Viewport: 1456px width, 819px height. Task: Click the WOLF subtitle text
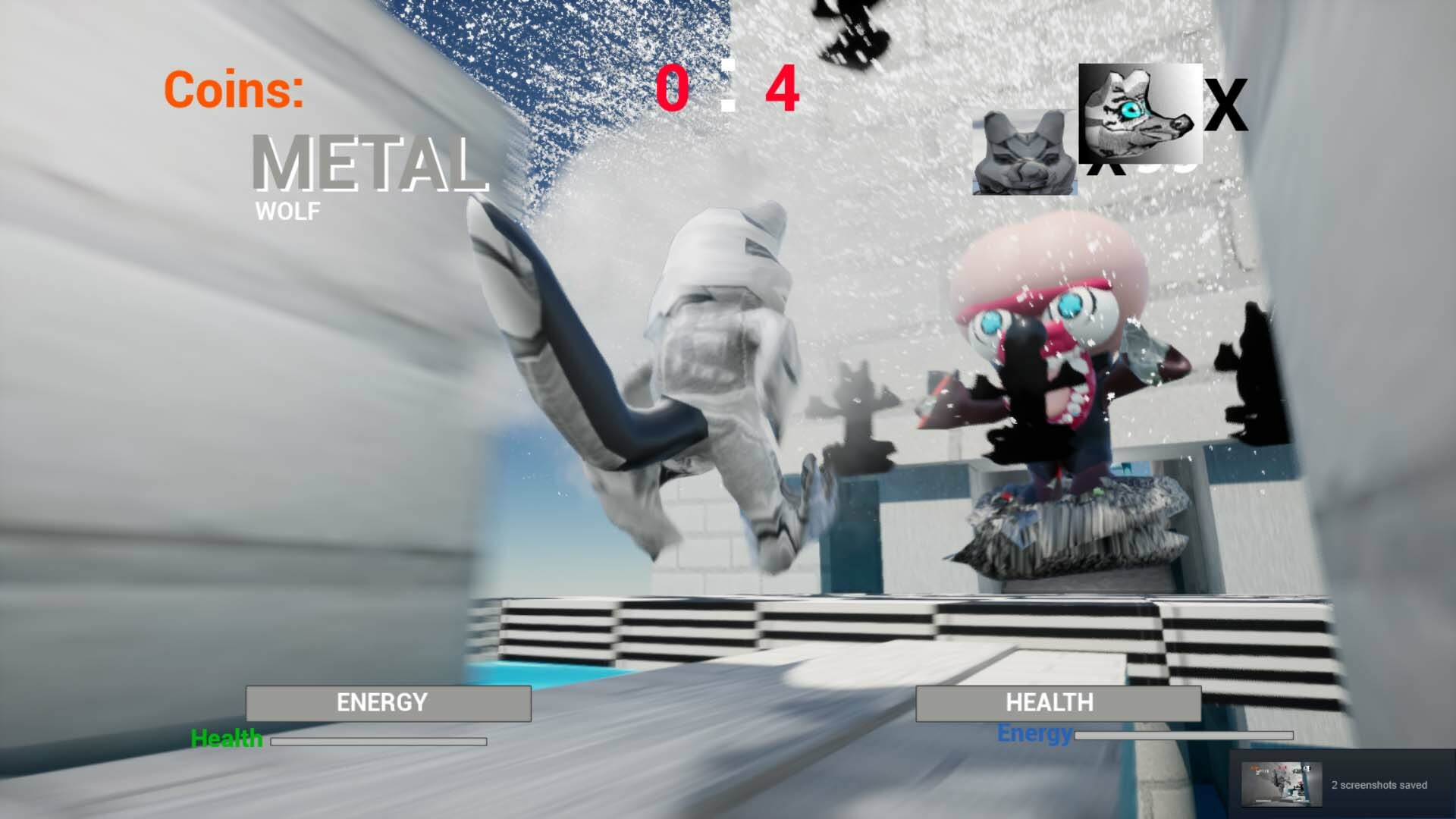tap(287, 213)
